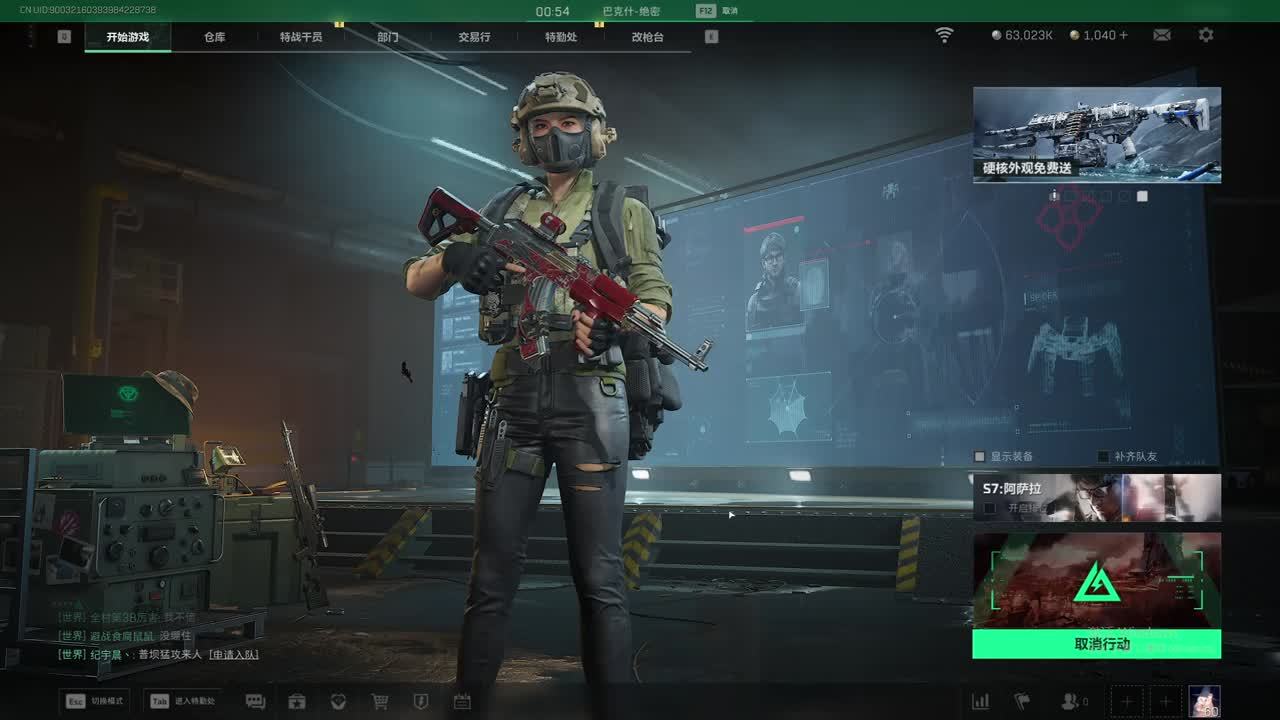The image size is (1280, 720).
Task: View the 硬核外观免费送 weapon skin promo
Action: pyautogui.click(x=1096, y=134)
